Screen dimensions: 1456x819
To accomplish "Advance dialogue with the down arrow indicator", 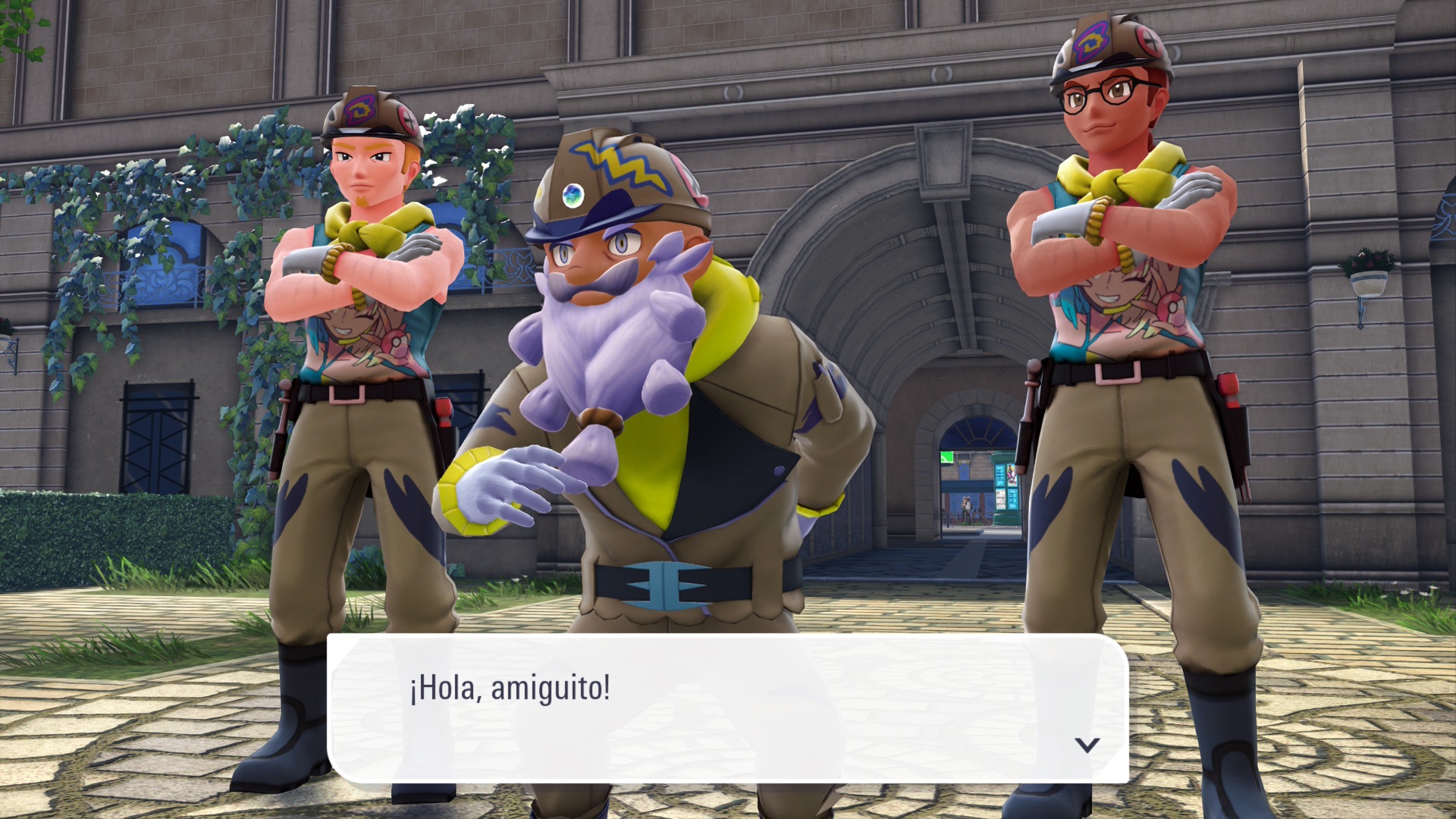I will [x=1087, y=745].
